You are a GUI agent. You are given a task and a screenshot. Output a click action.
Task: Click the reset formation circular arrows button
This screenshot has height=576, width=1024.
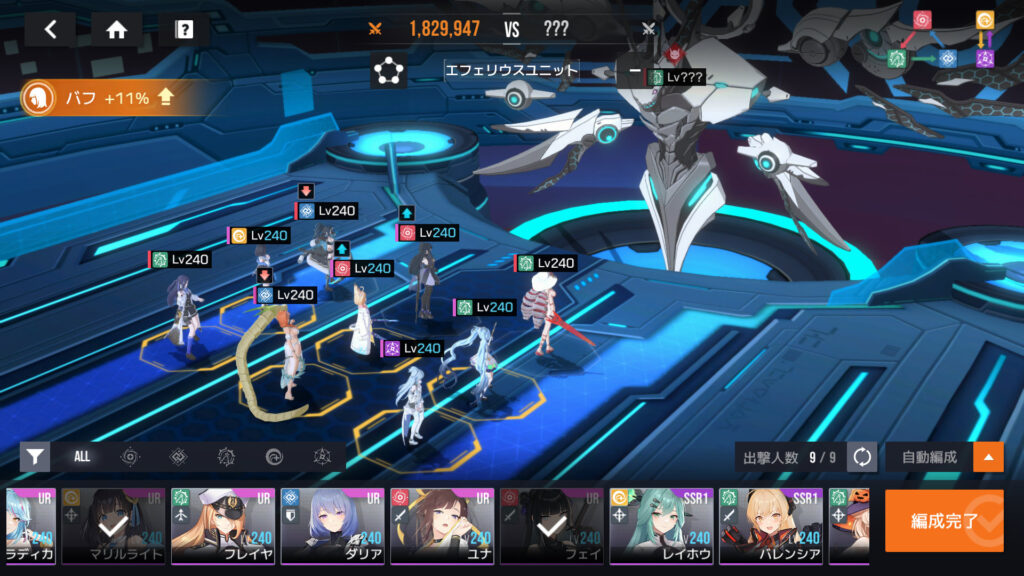pyautogui.click(x=862, y=457)
